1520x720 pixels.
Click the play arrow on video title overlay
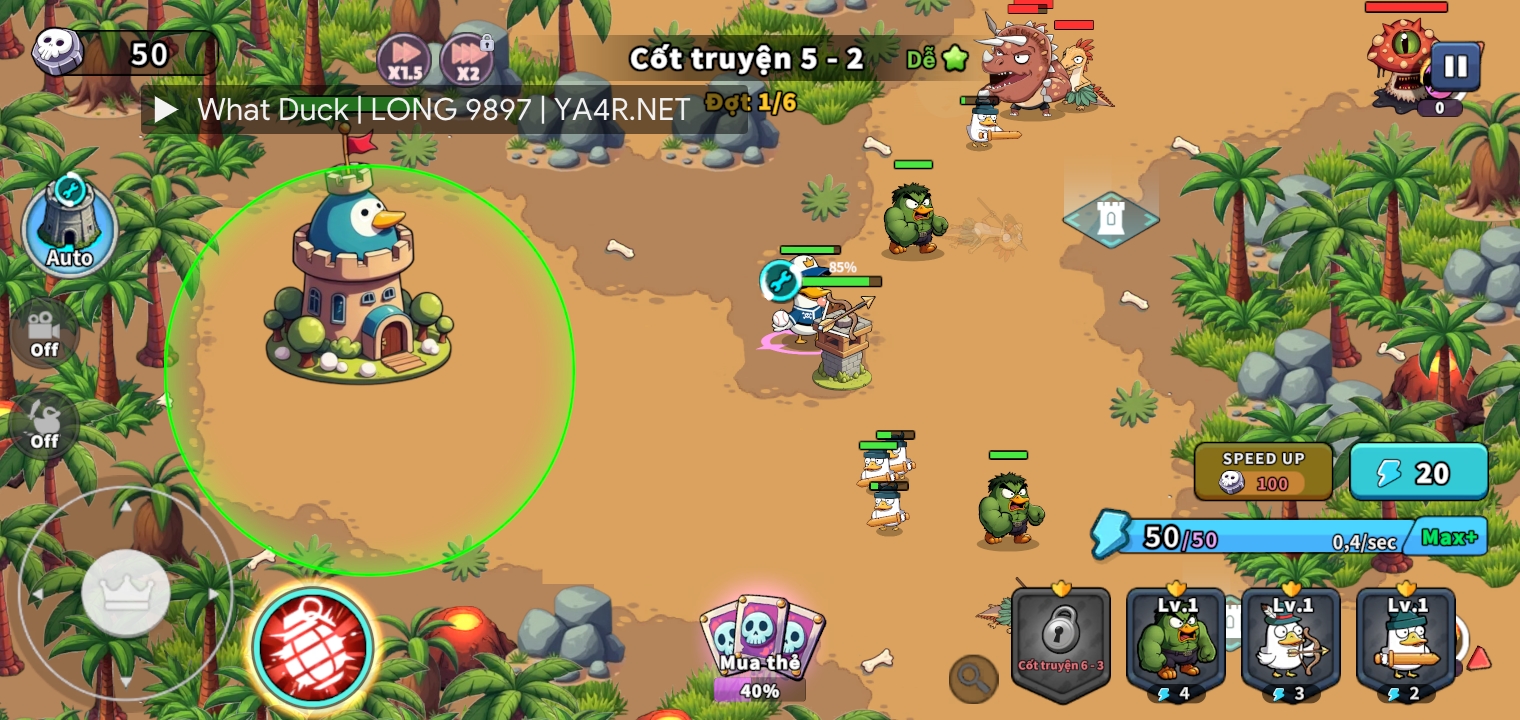coord(166,109)
